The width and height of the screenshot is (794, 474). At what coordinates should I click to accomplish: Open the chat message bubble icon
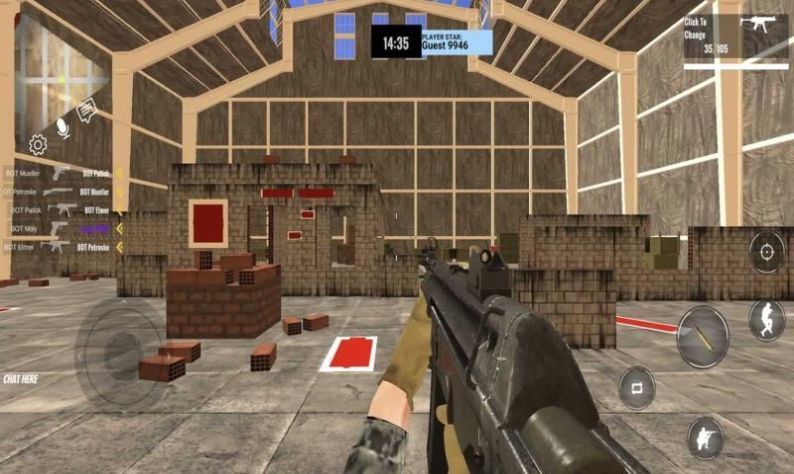pos(87,110)
